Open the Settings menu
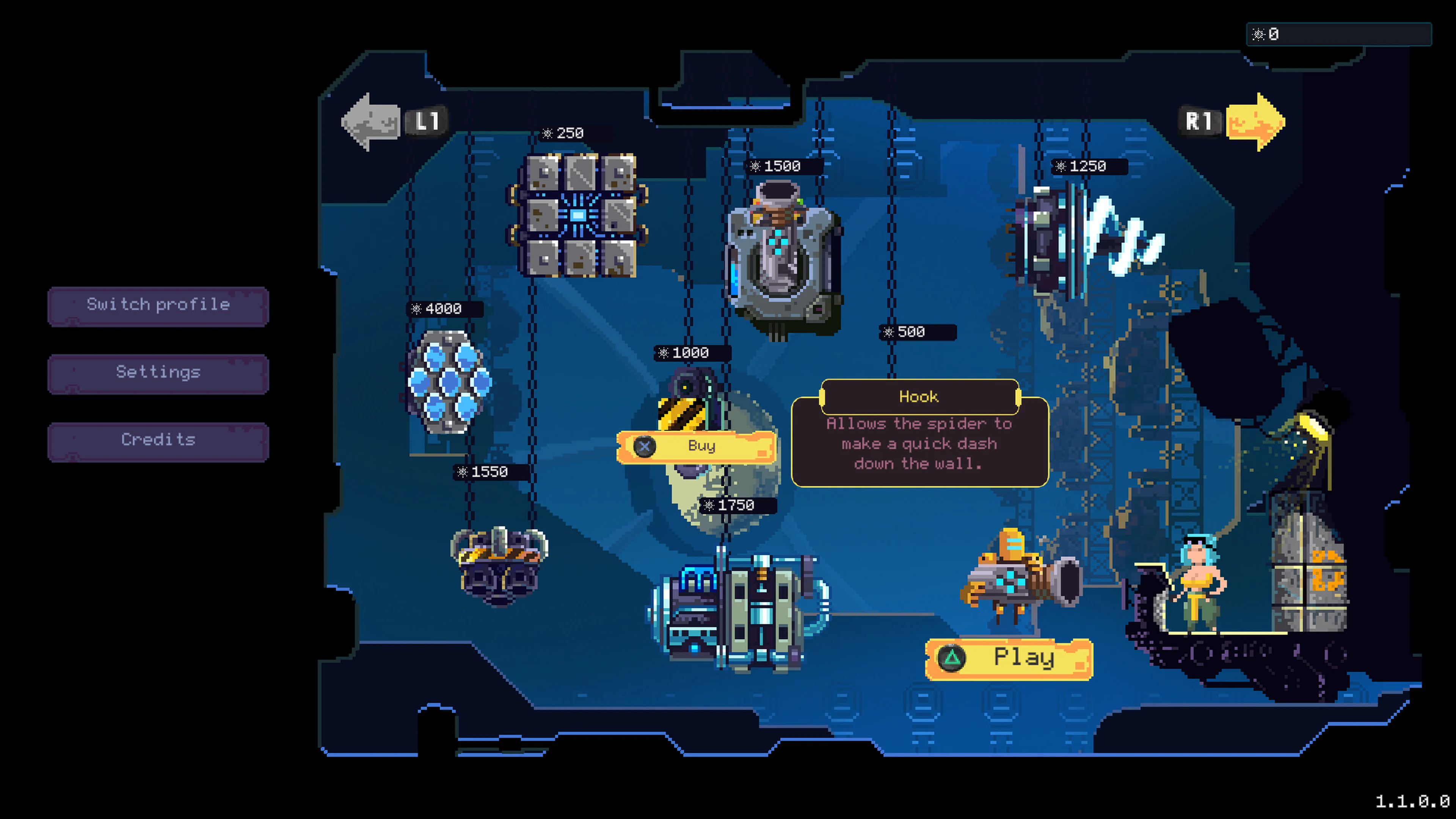 click(158, 373)
